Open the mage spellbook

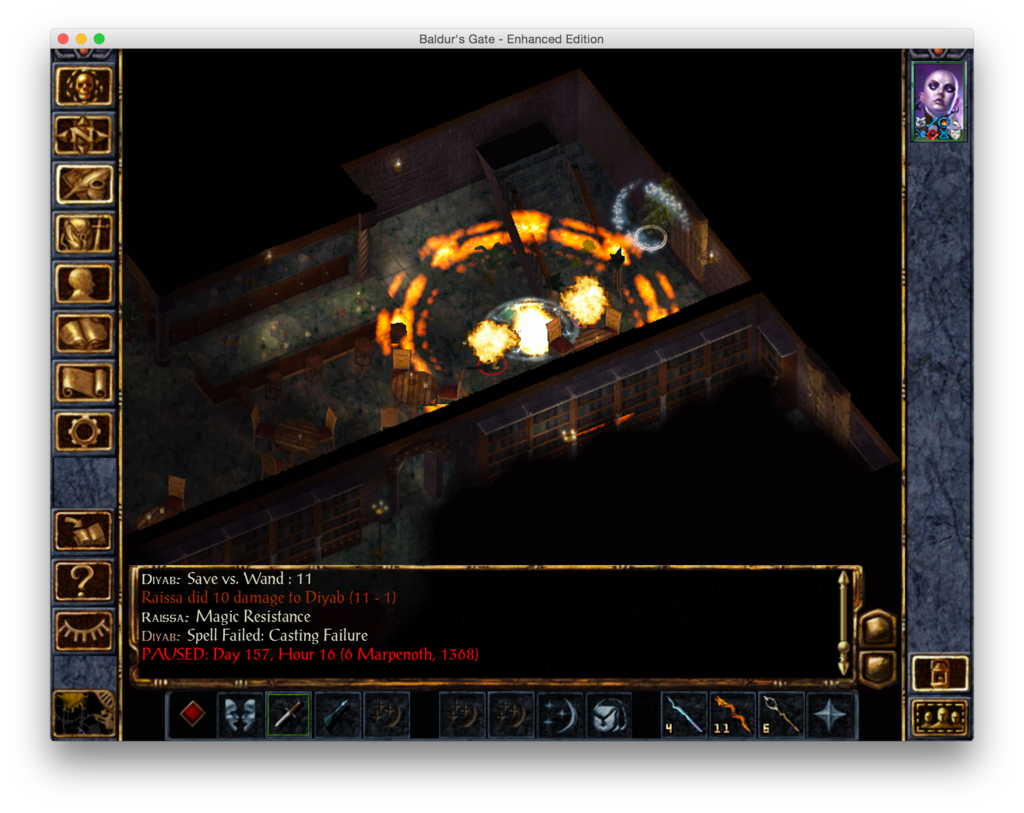pyautogui.click(x=84, y=333)
